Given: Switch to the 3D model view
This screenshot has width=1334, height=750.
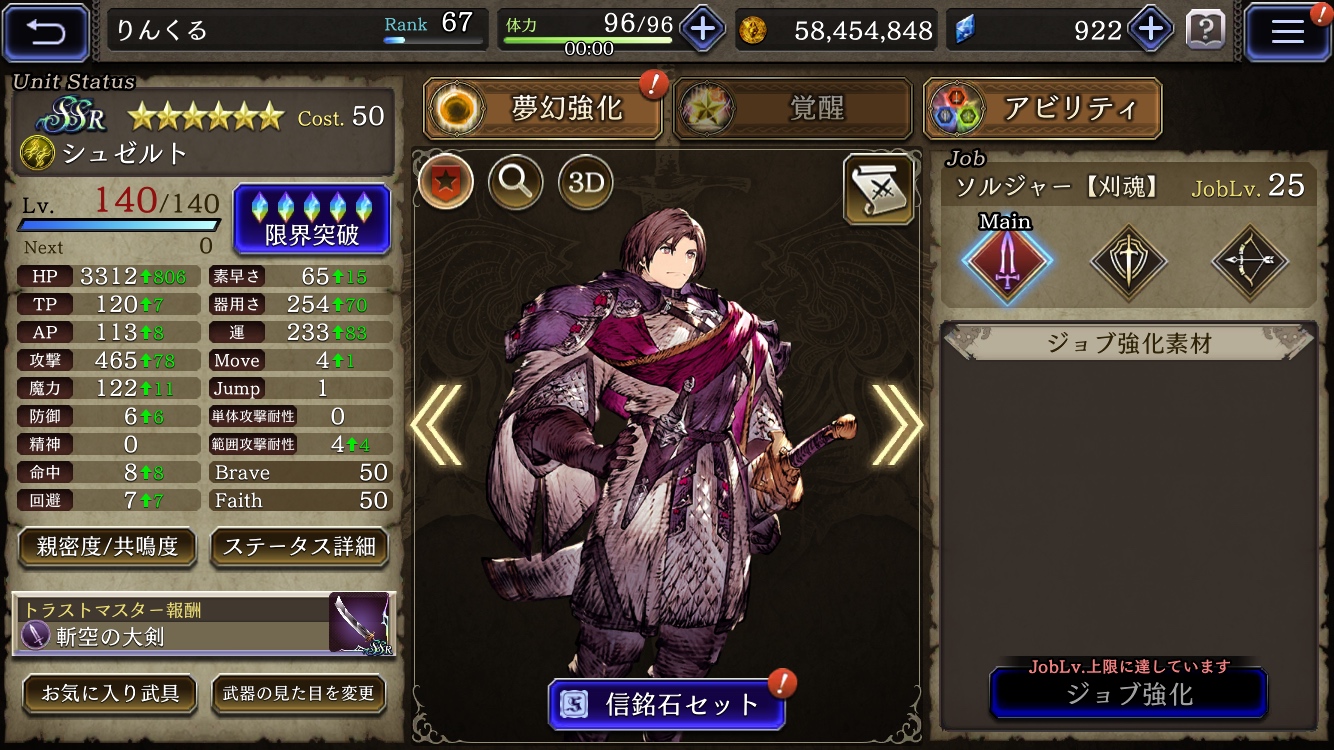Looking at the screenshot, I should (x=585, y=182).
